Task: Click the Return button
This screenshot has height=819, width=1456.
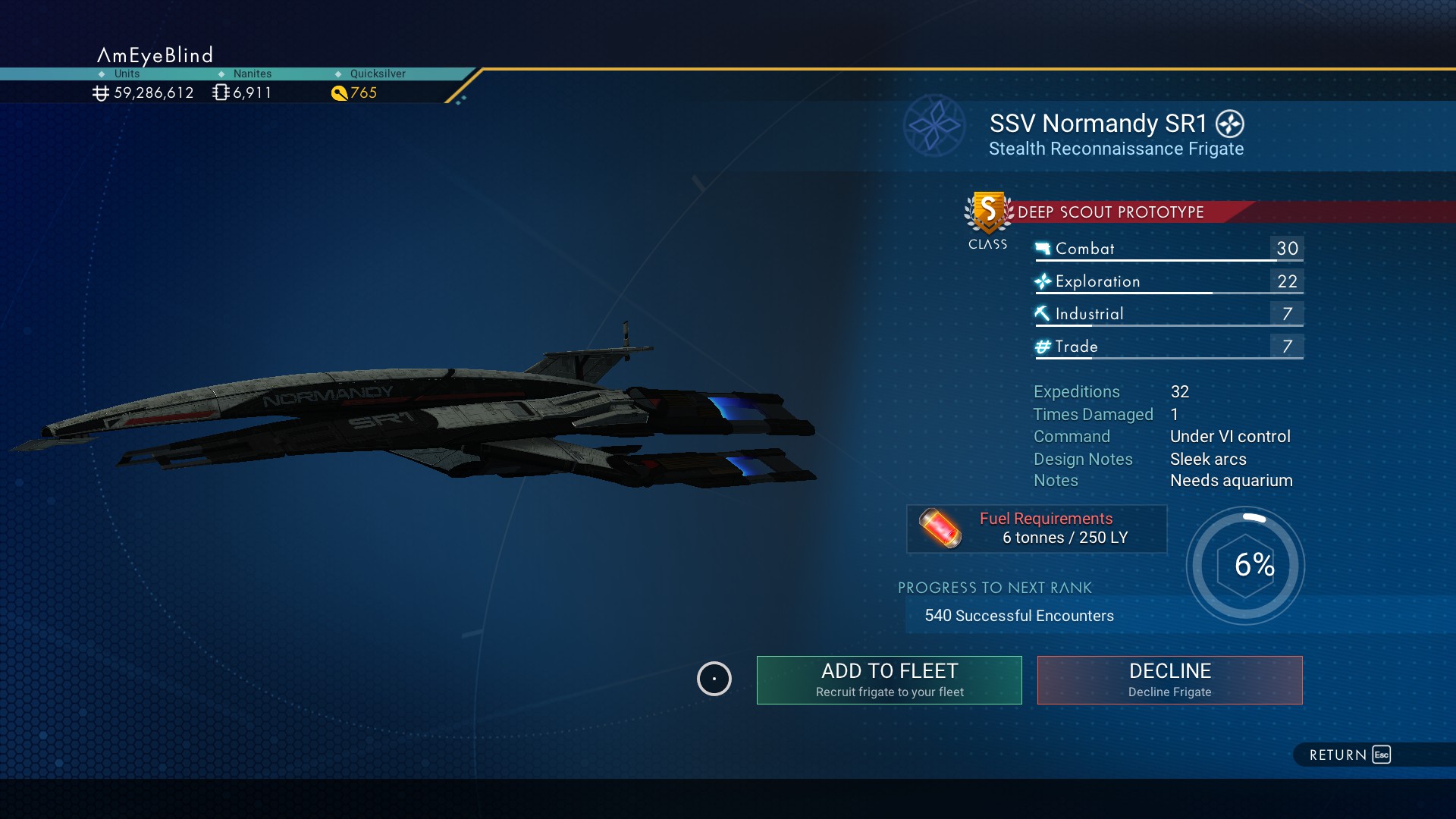Action: coord(1350,755)
